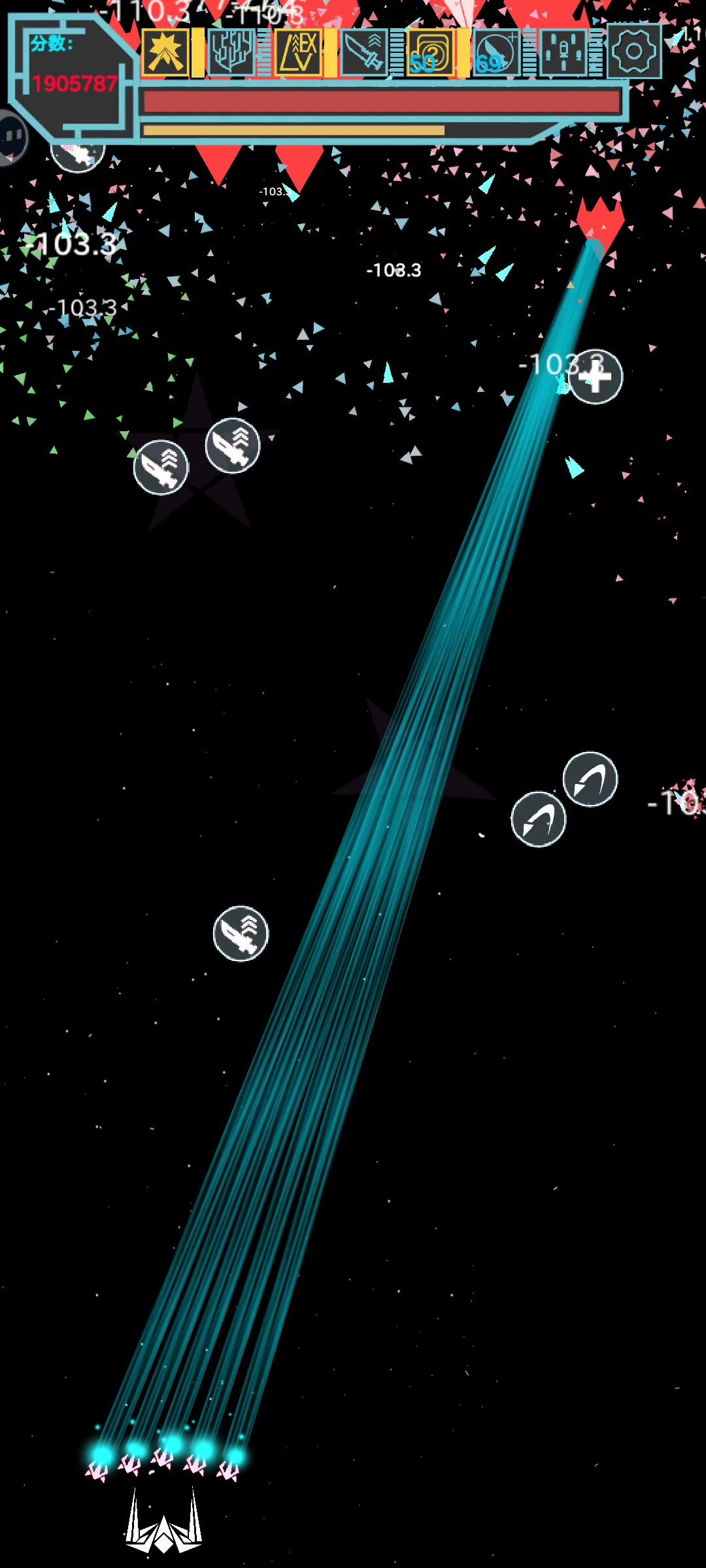
Task: Activate the yellow explosion burst skill
Action: coord(165,52)
